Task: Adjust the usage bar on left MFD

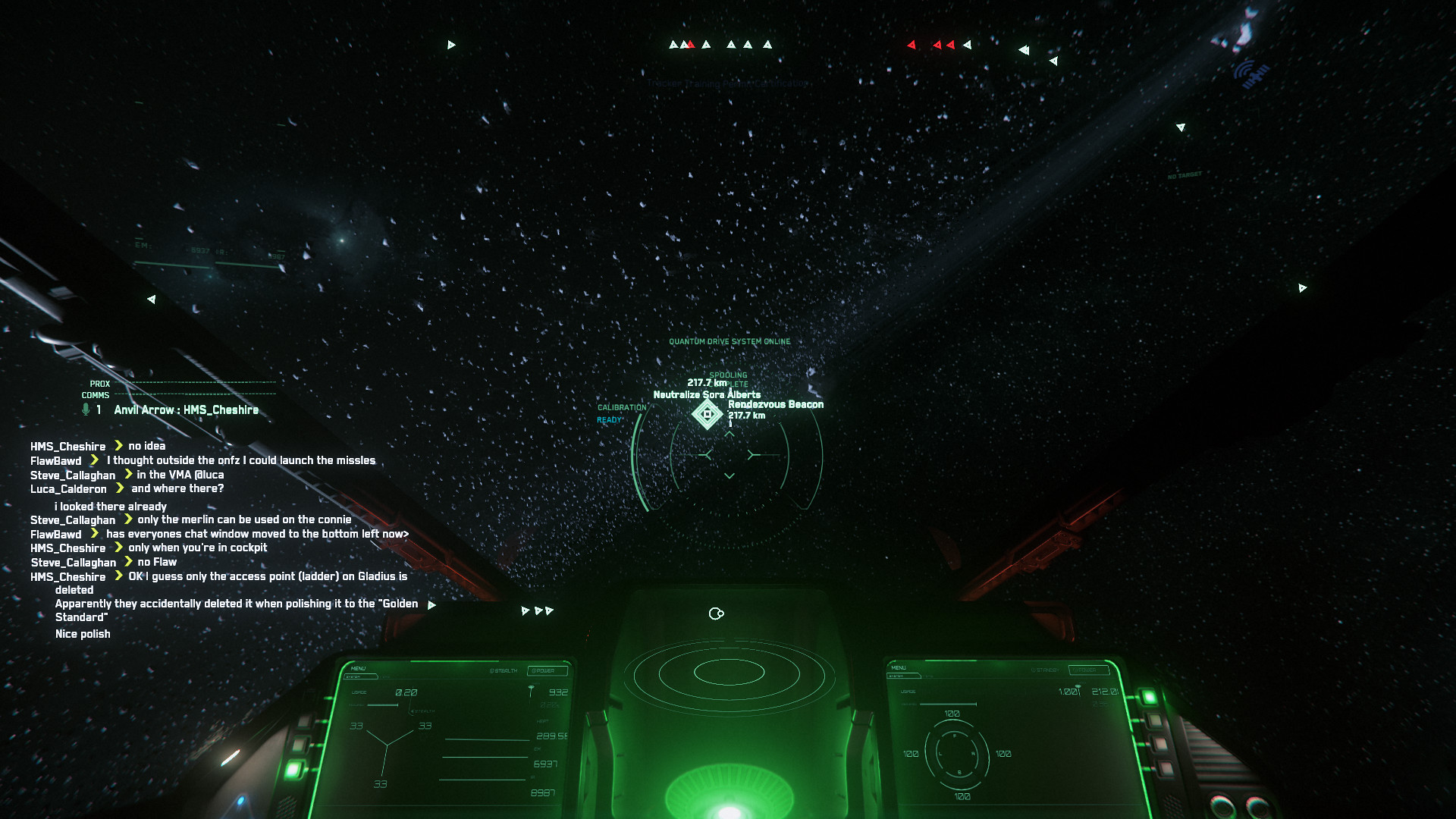Action: (x=382, y=704)
